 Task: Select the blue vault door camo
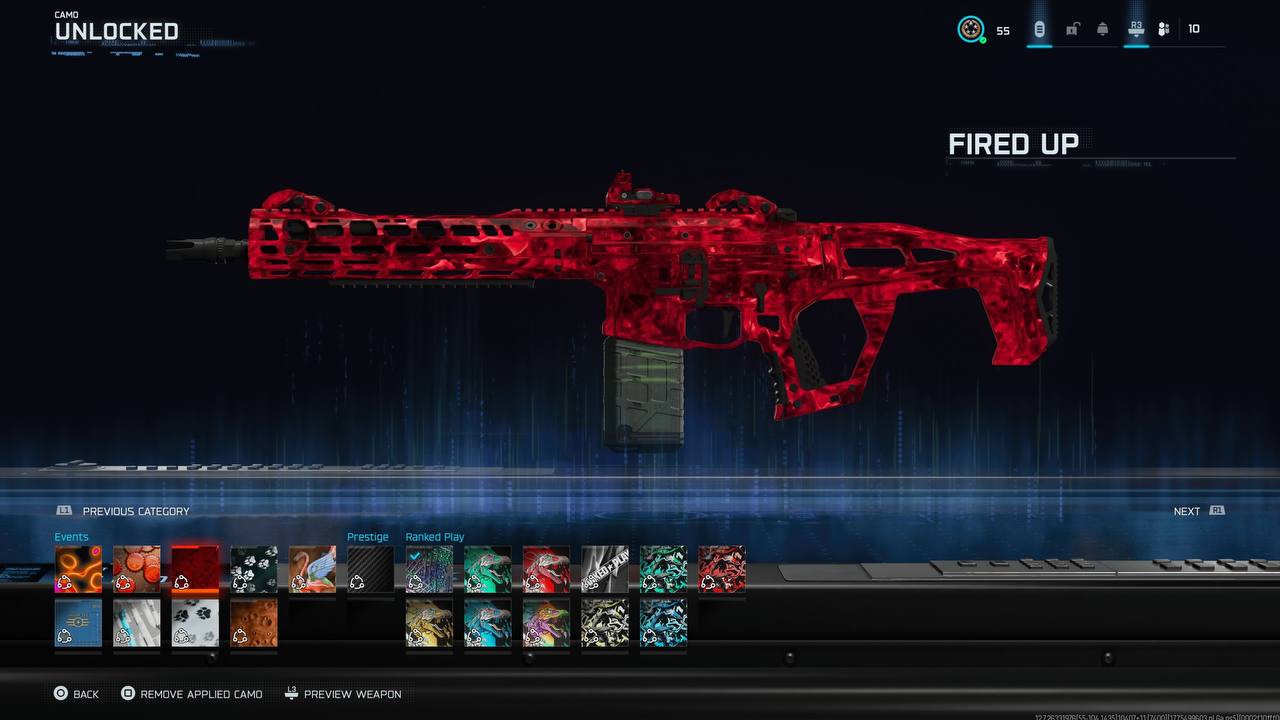[78, 623]
